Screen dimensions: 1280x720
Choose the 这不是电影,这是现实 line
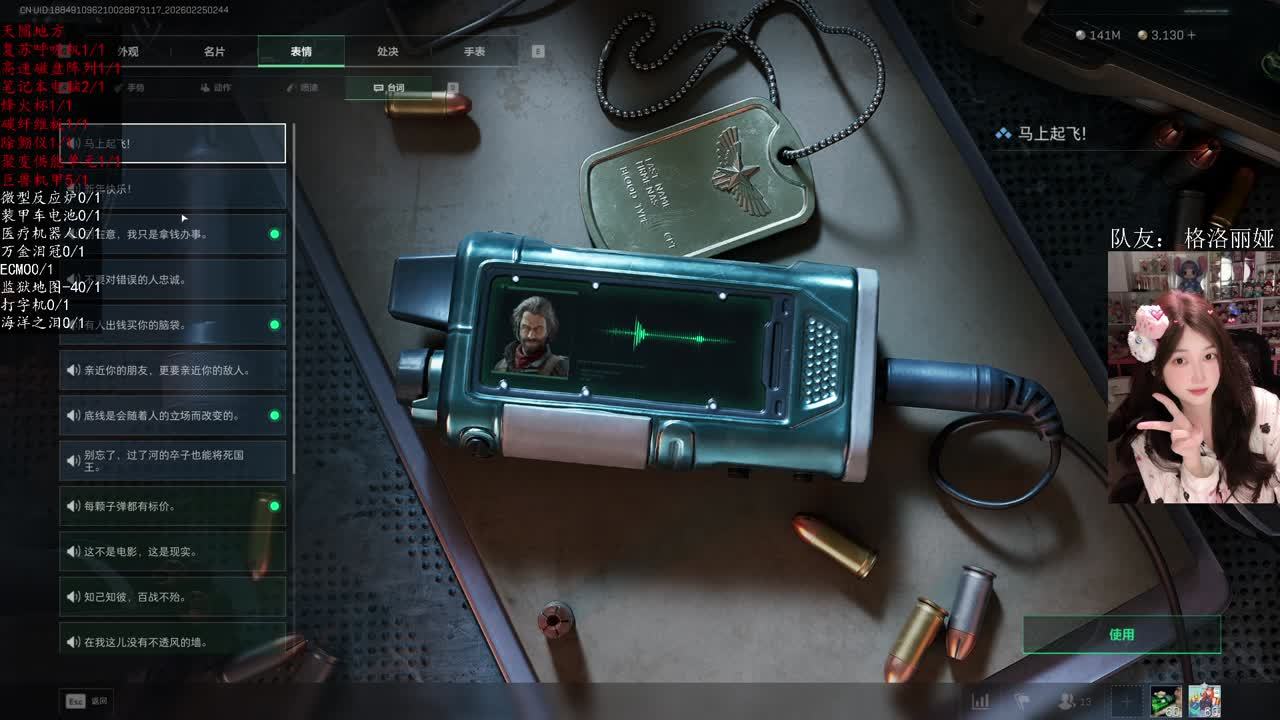coord(172,551)
